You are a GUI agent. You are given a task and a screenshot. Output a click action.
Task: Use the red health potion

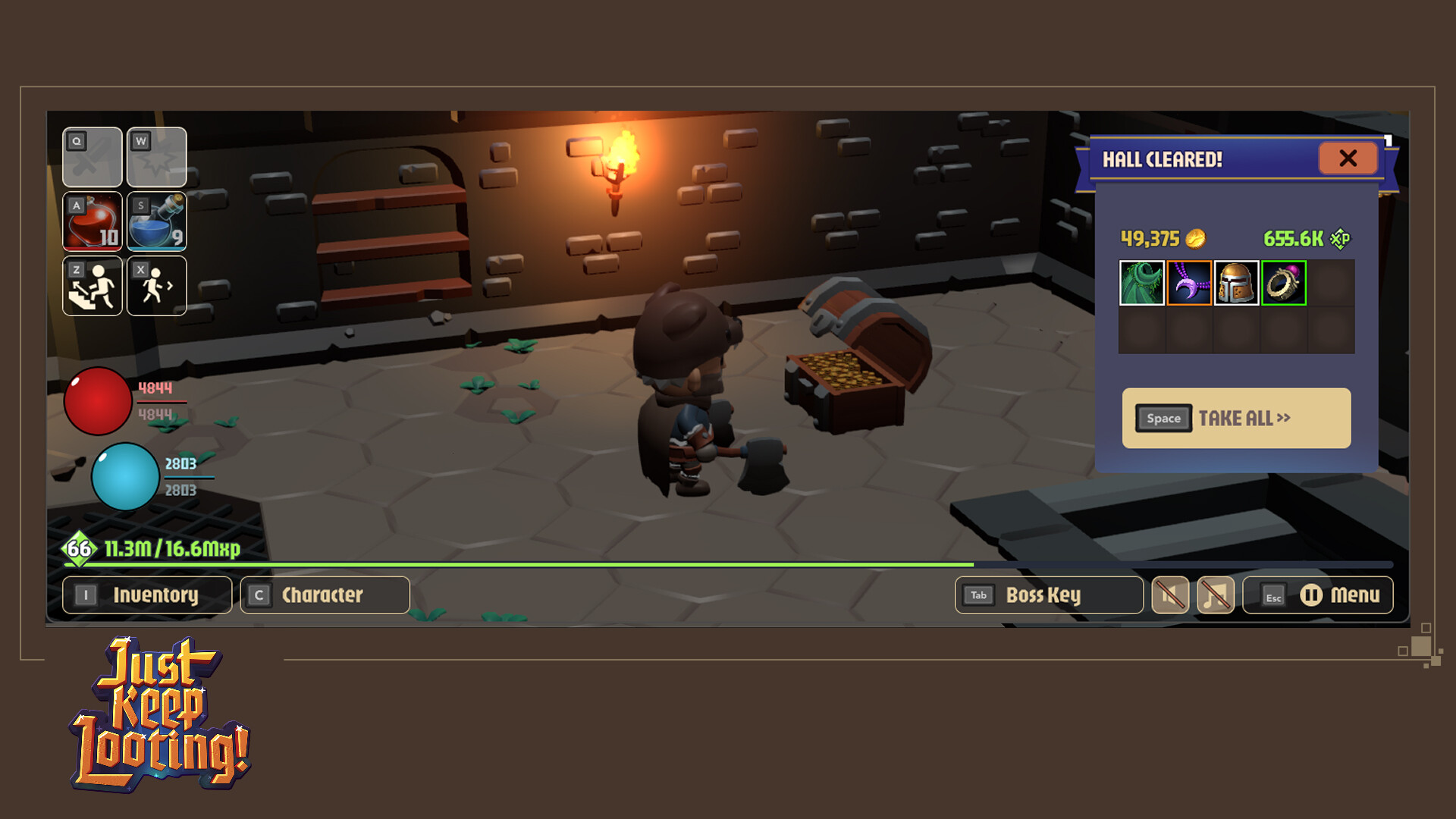pyautogui.click(x=92, y=221)
